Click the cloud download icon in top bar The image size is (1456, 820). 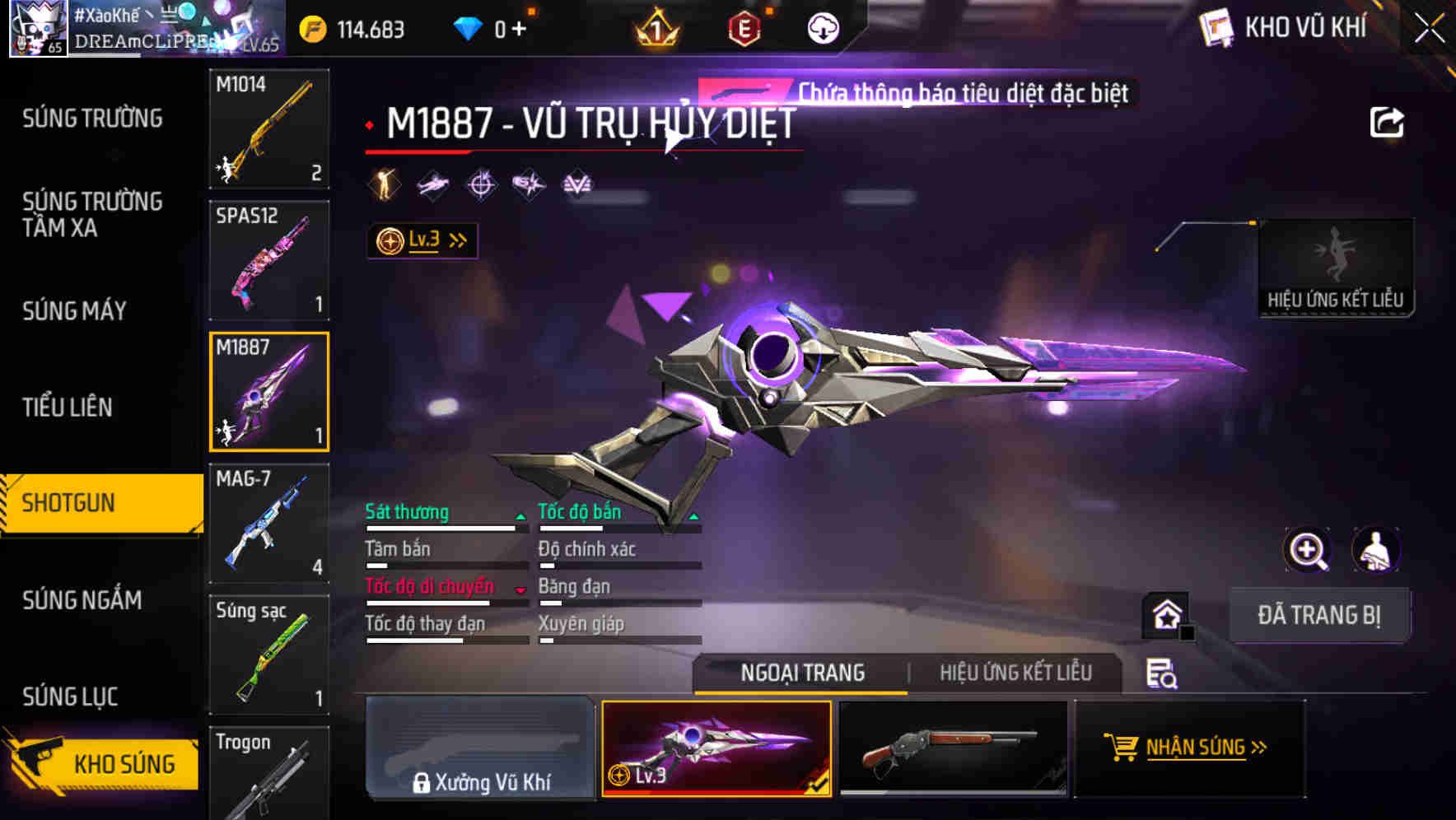pos(821,27)
